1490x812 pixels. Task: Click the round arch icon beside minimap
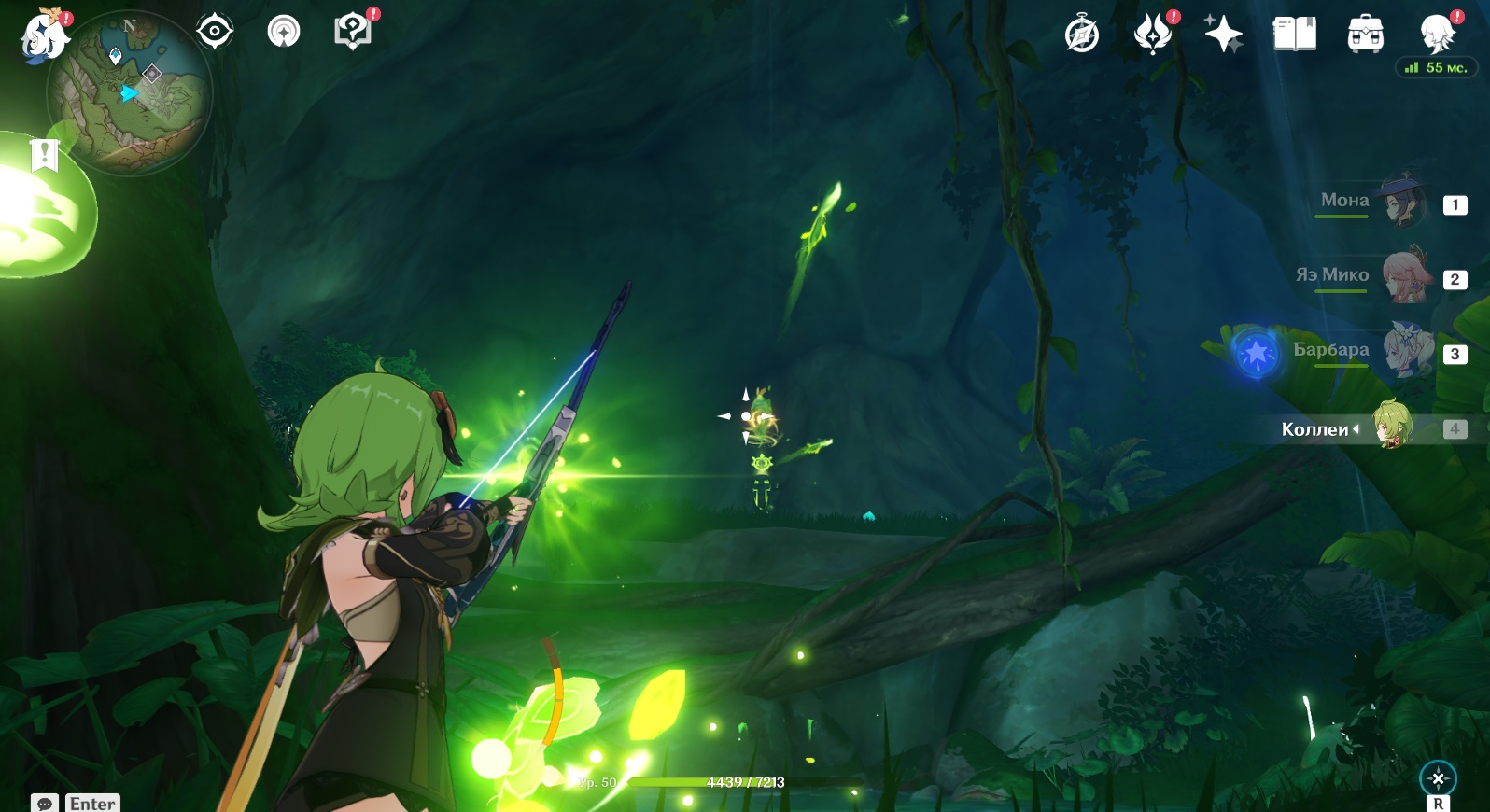pyautogui.click(x=284, y=32)
